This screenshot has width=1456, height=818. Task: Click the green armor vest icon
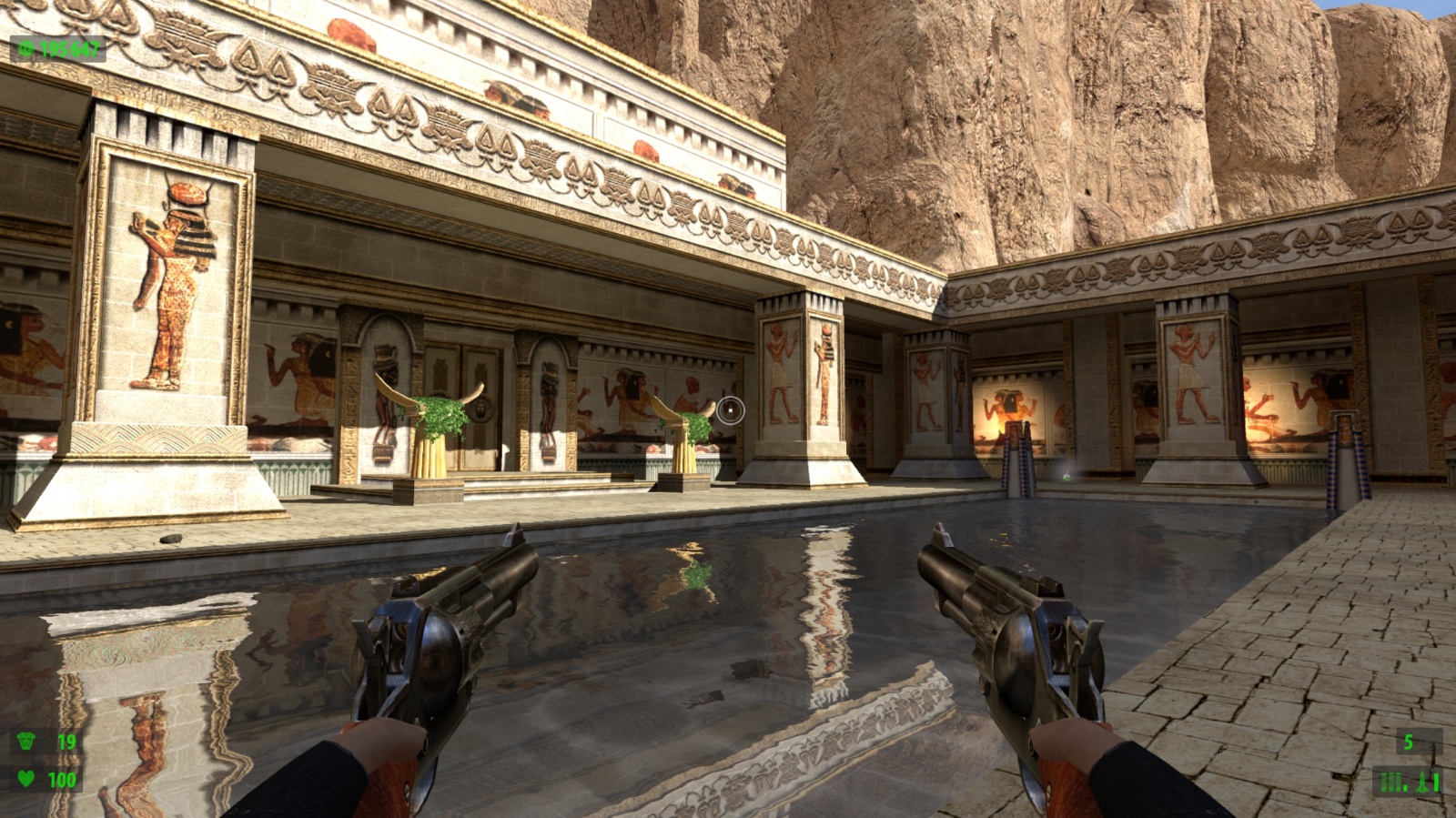(26, 742)
